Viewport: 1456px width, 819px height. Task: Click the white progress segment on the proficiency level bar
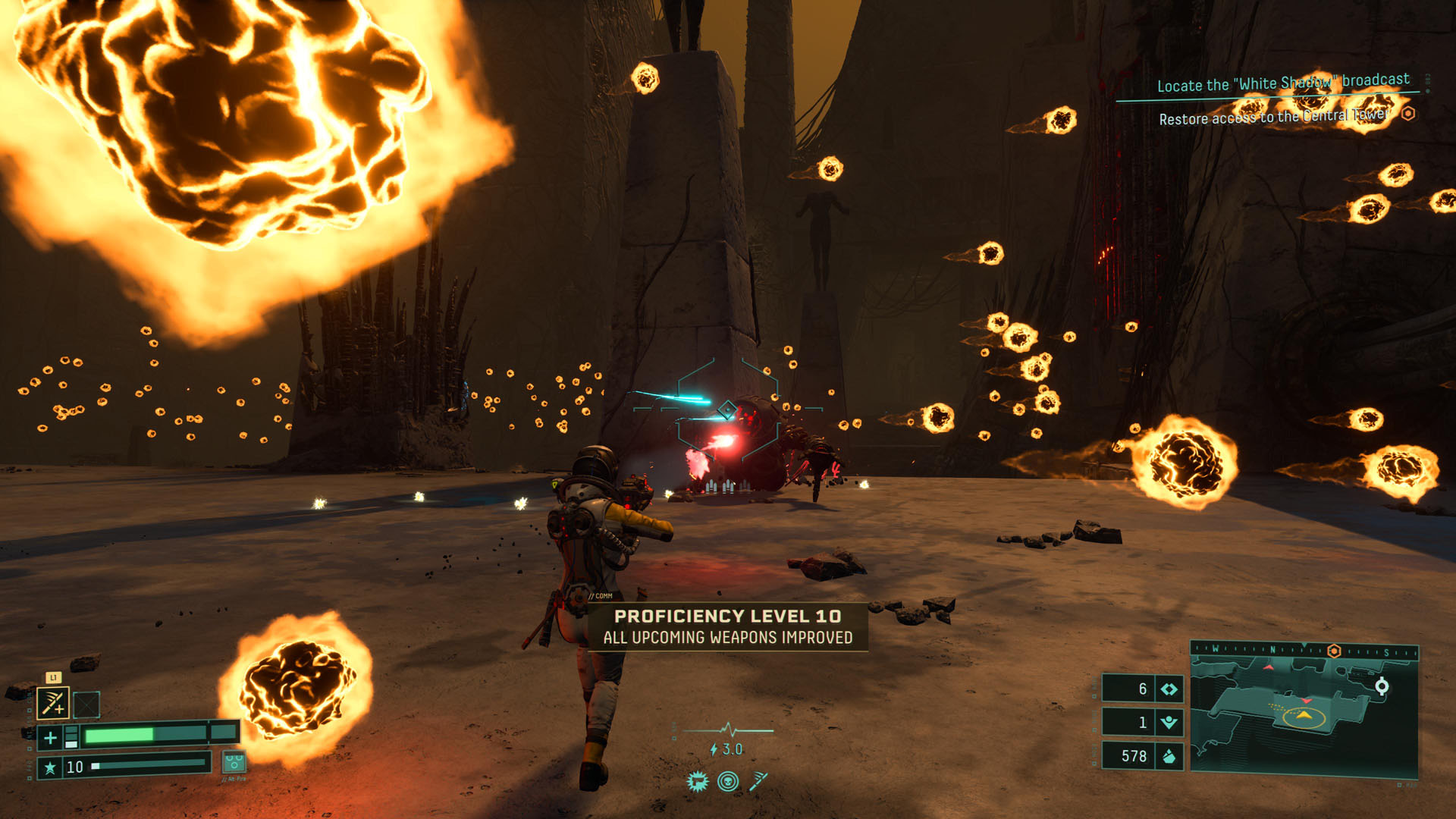[96, 767]
